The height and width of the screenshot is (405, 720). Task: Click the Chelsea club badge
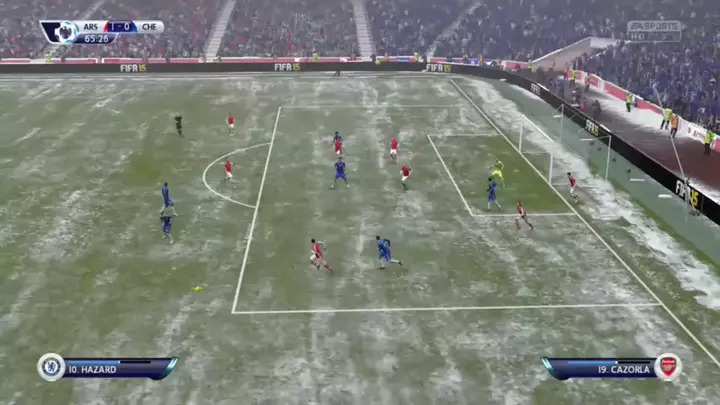coord(51,367)
